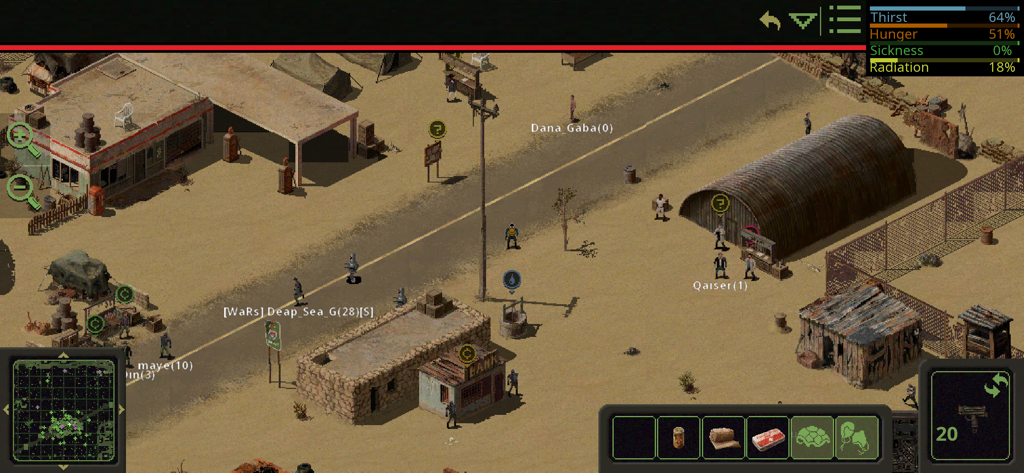Zoom out with the magnifier minus button
Viewport: 1024px width, 473px height.
23,188
